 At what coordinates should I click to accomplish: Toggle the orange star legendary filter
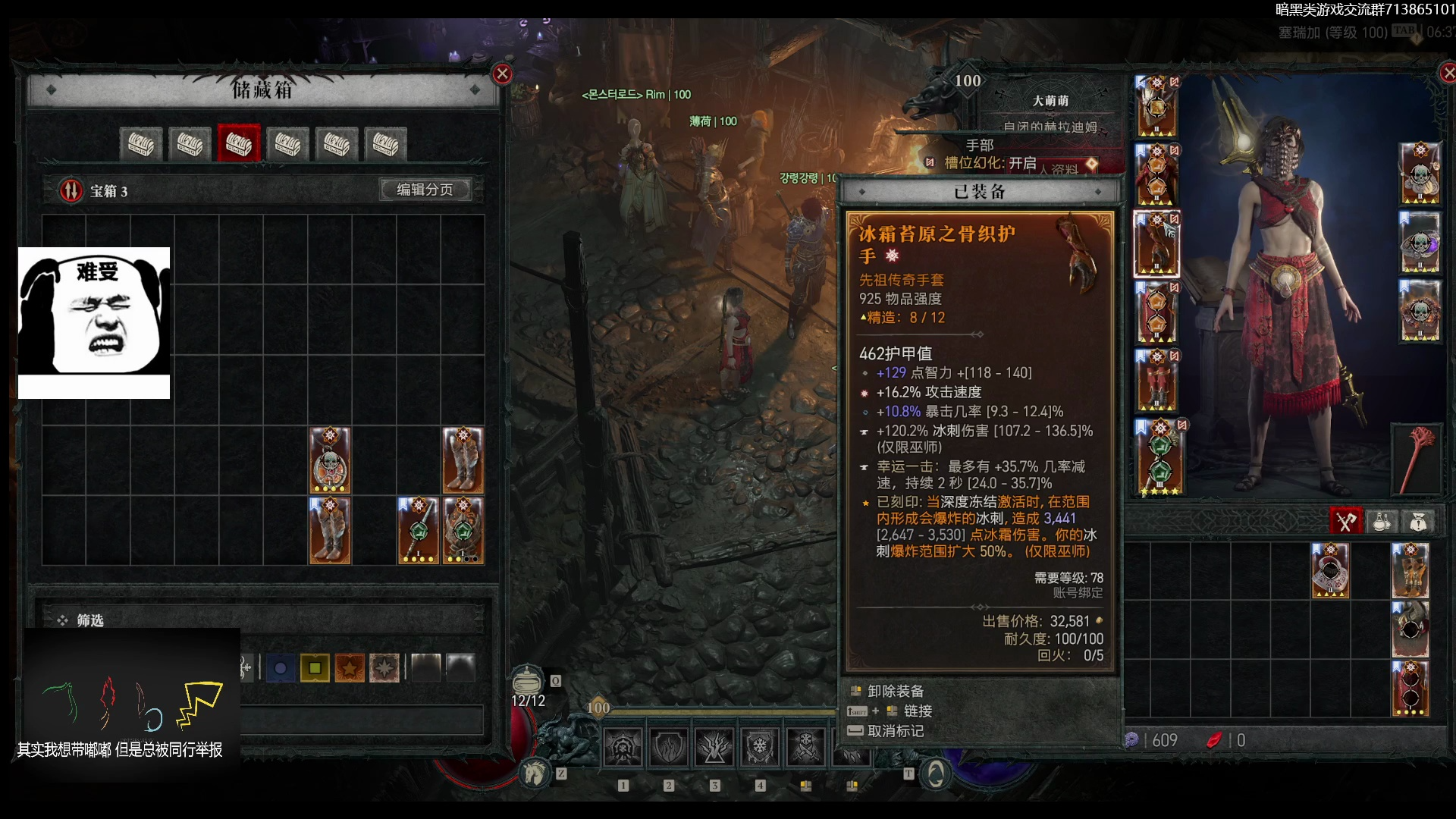[x=350, y=668]
